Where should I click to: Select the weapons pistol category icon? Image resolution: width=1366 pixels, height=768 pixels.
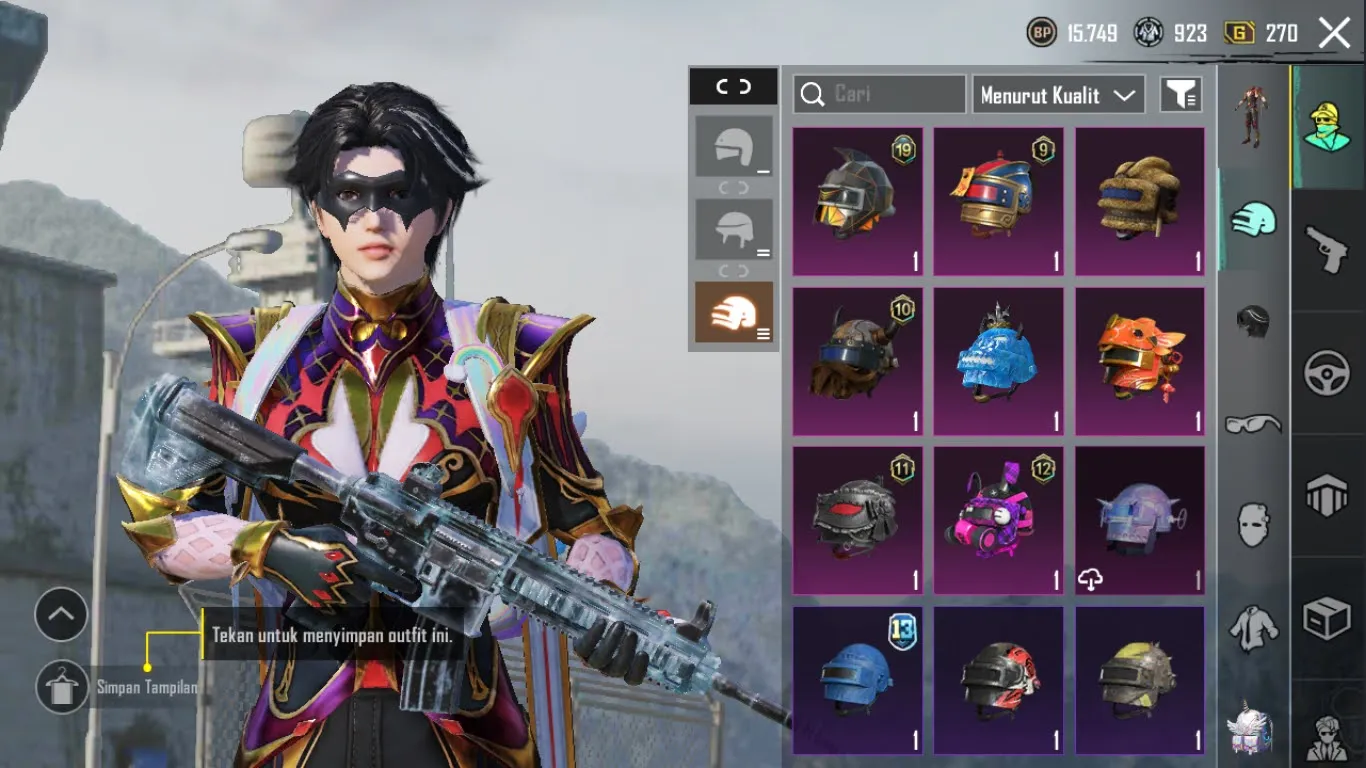coord(1326,249)
